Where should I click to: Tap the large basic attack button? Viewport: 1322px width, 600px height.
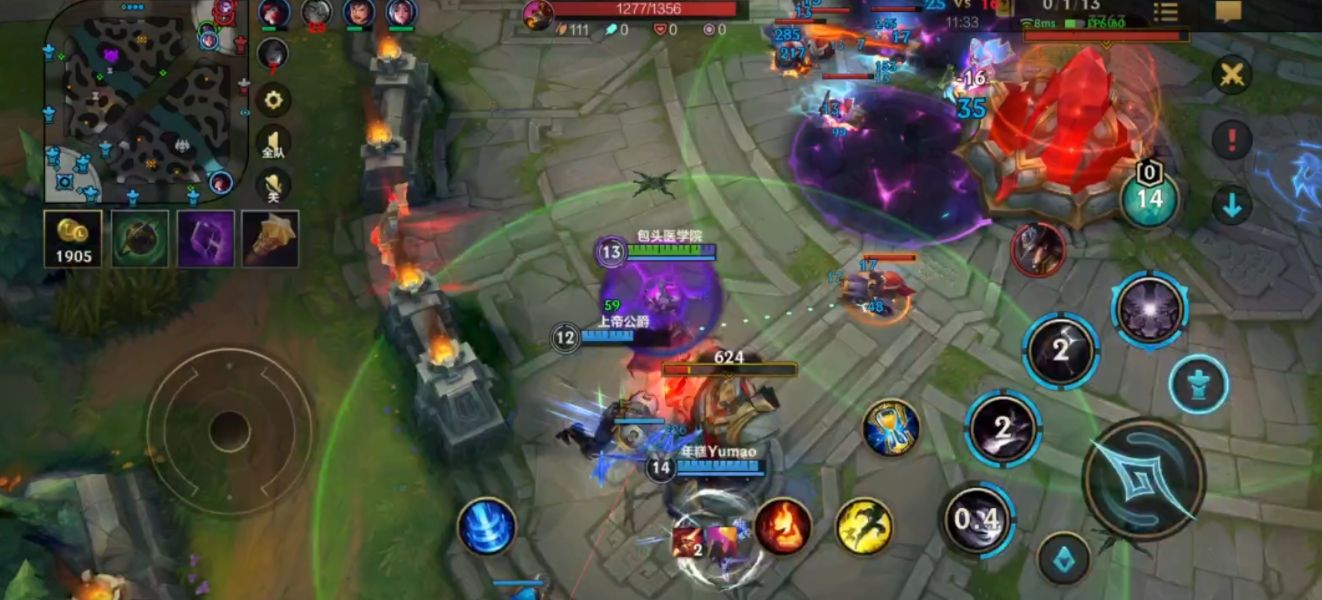(1144, 479)
